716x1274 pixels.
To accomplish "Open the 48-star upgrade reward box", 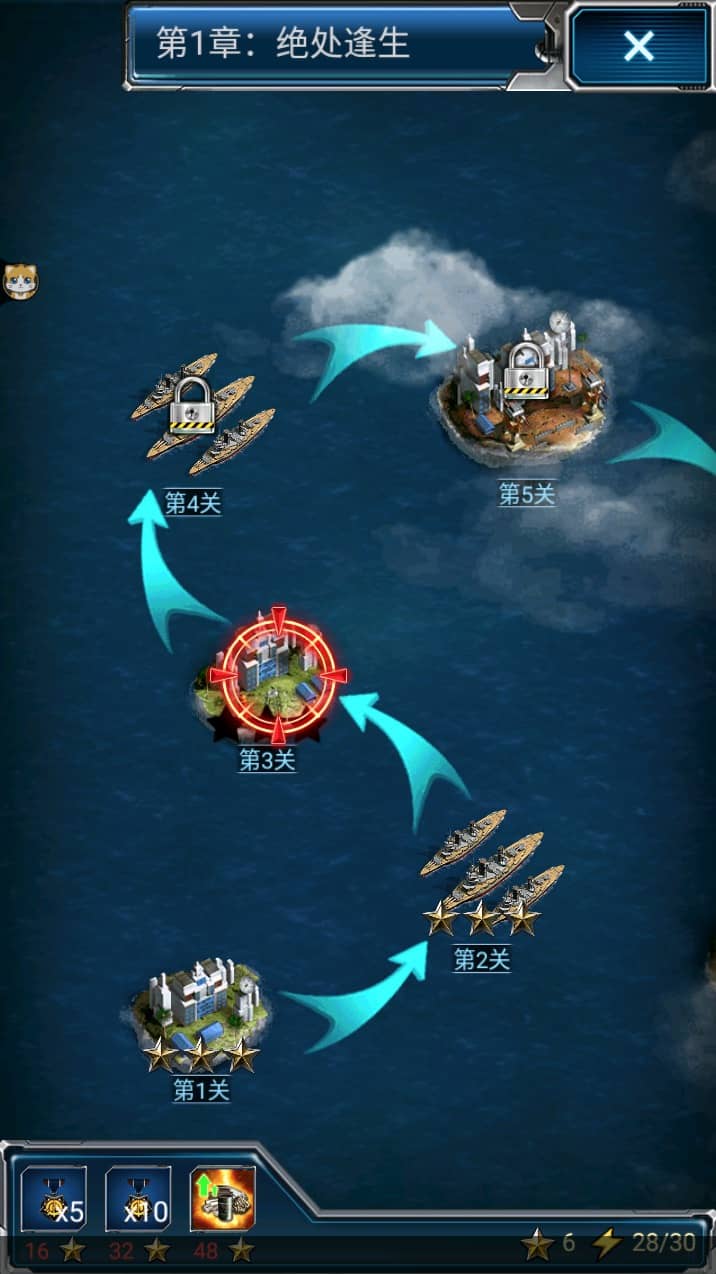I will 222,1199.
